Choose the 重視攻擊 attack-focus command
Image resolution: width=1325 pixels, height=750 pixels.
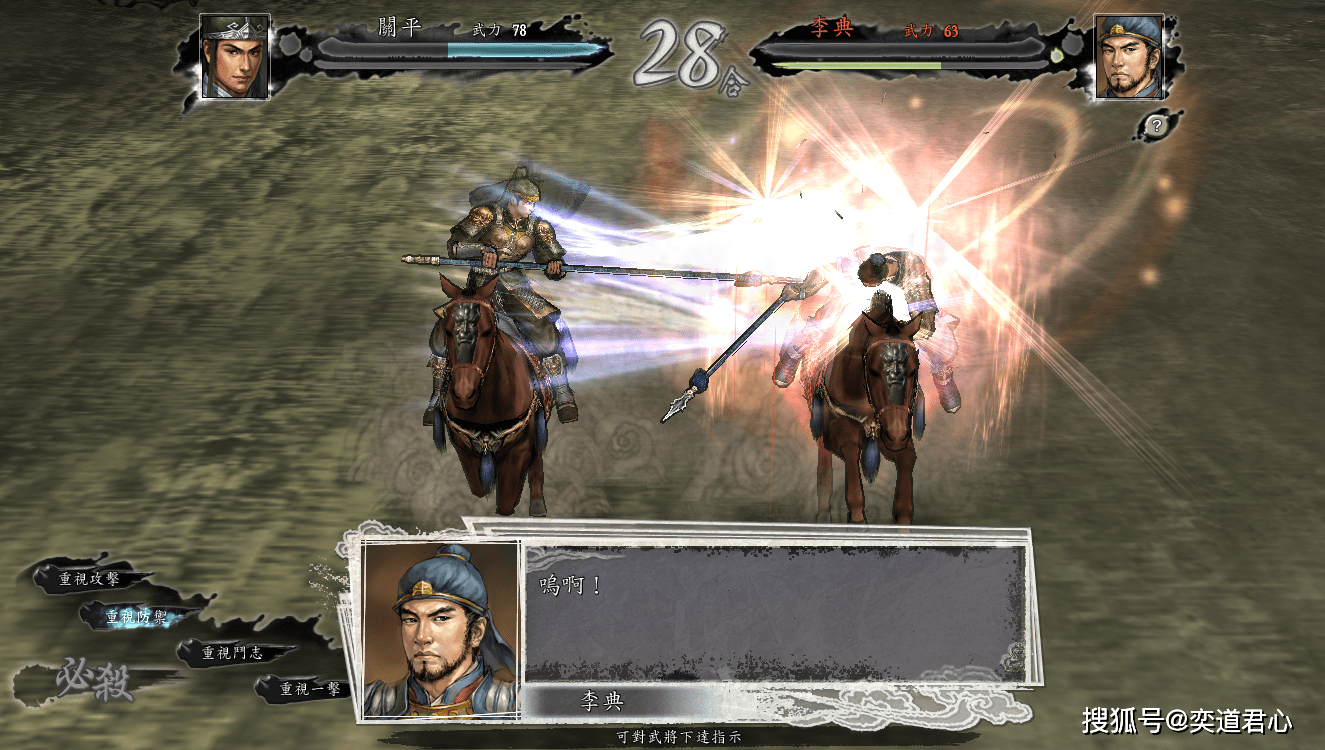click(89, 578)
